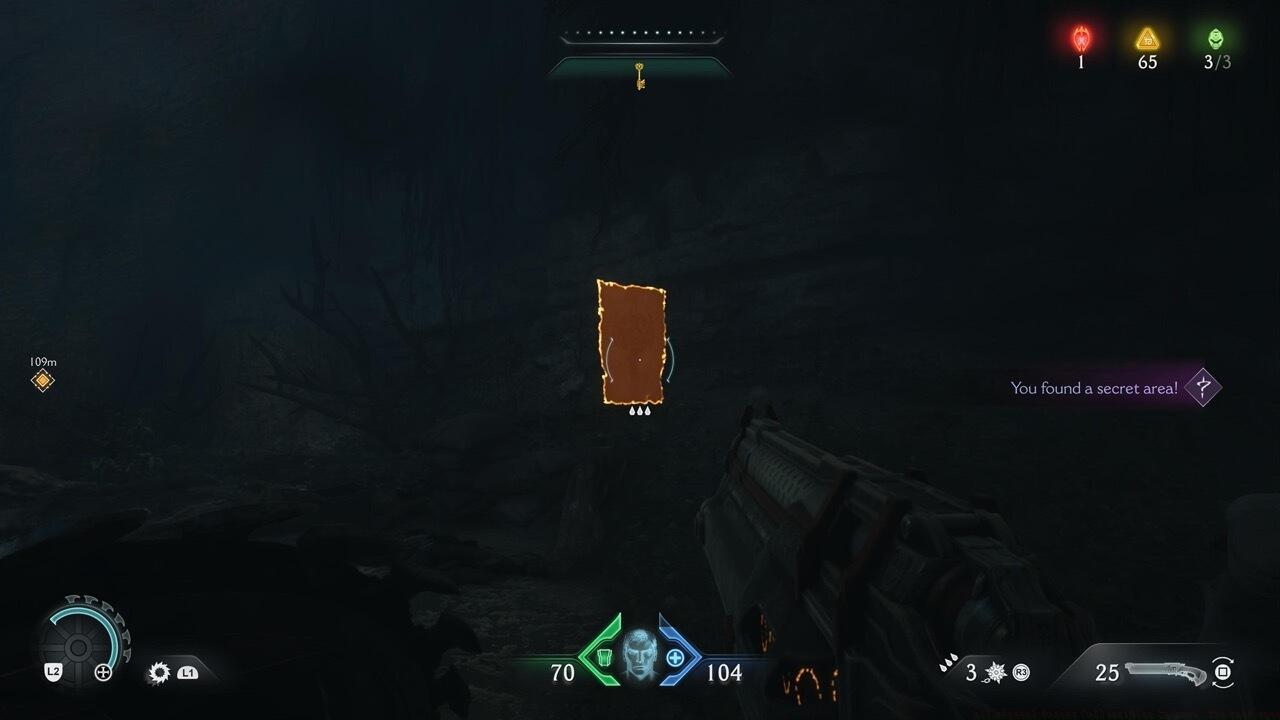Image resolution: width=1280 pixels, height=720 pixels.
Task: Toggle the L2 shield button prompt
Action: click(53, 672)
